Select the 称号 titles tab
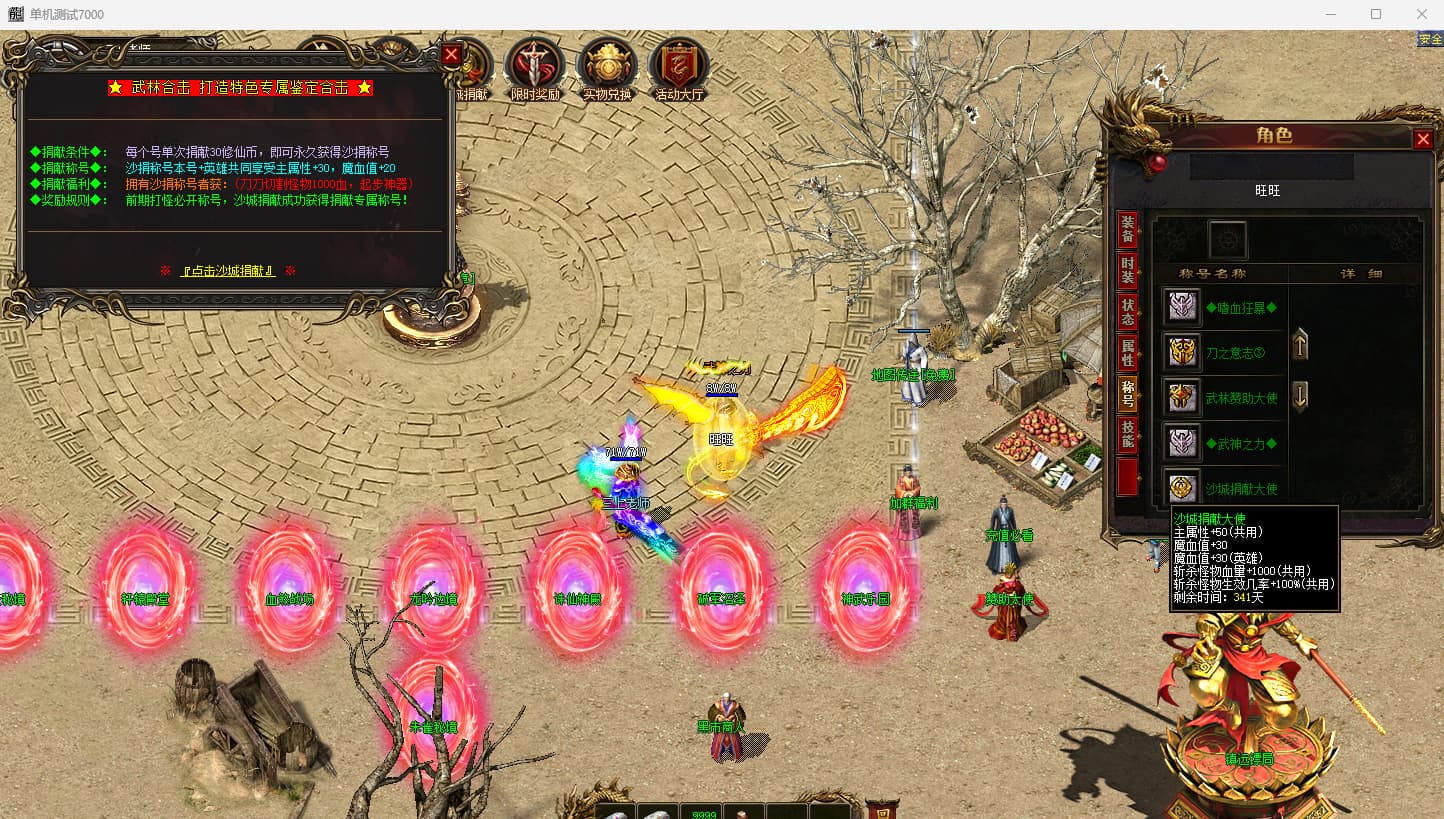Viewport: 1444px width, 819px height. coord(1127,394)
